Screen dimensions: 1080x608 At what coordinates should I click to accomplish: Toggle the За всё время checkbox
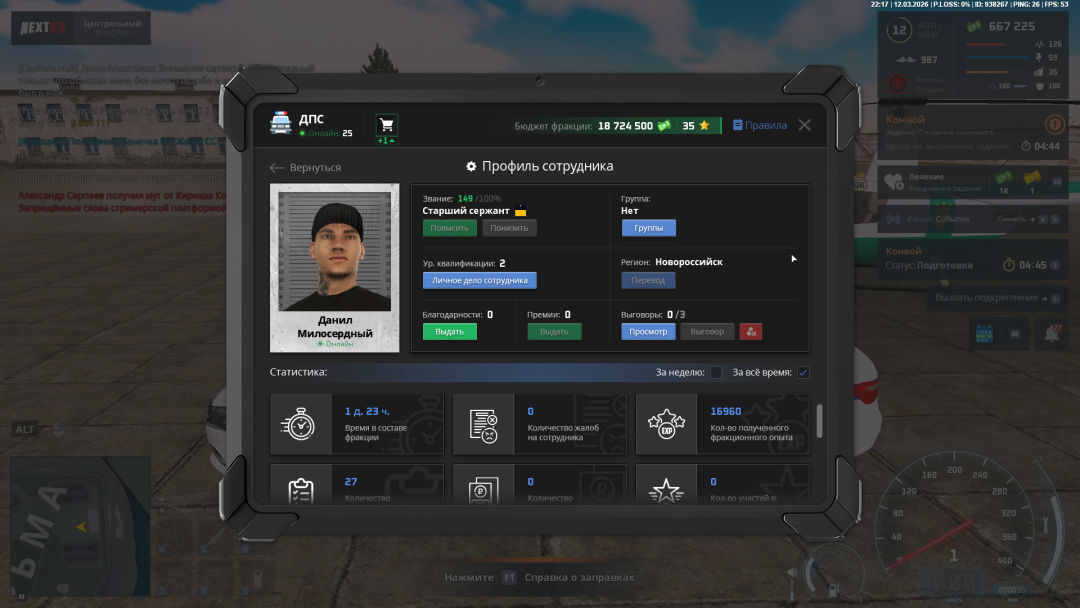803,373
